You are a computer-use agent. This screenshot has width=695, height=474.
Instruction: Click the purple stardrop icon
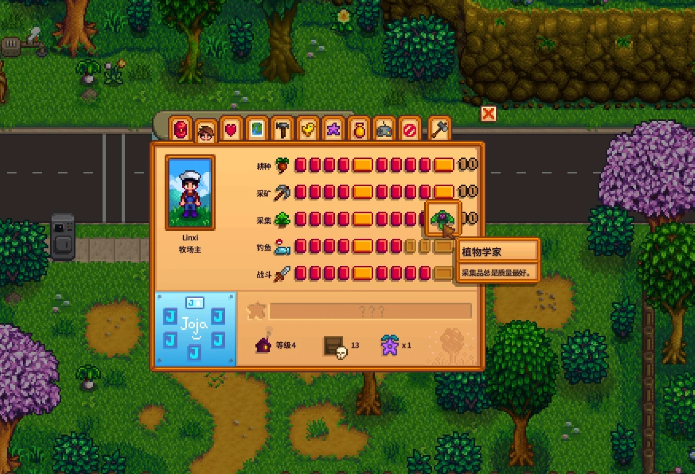[388, 345]
